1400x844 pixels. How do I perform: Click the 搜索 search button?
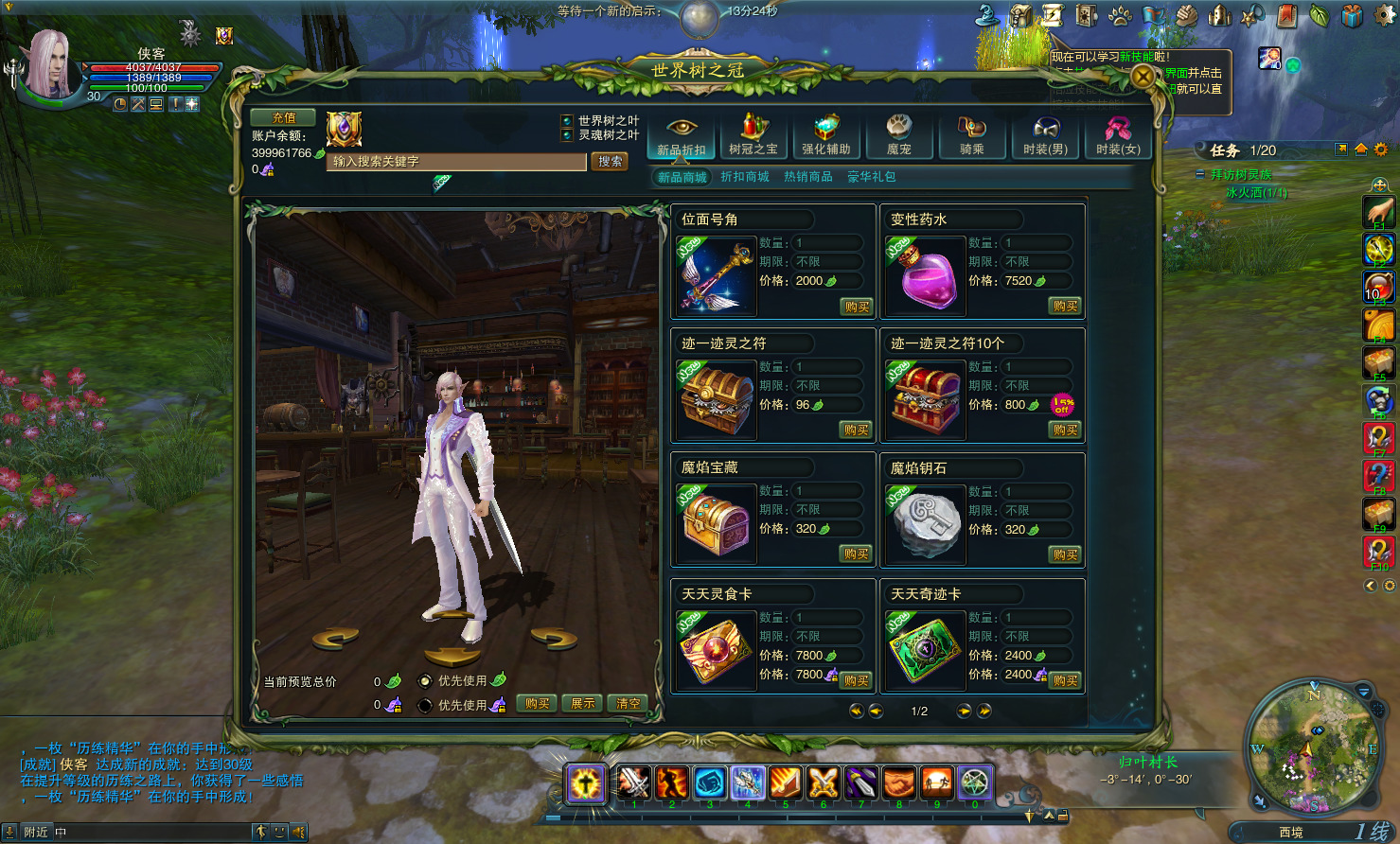(611, 162)
